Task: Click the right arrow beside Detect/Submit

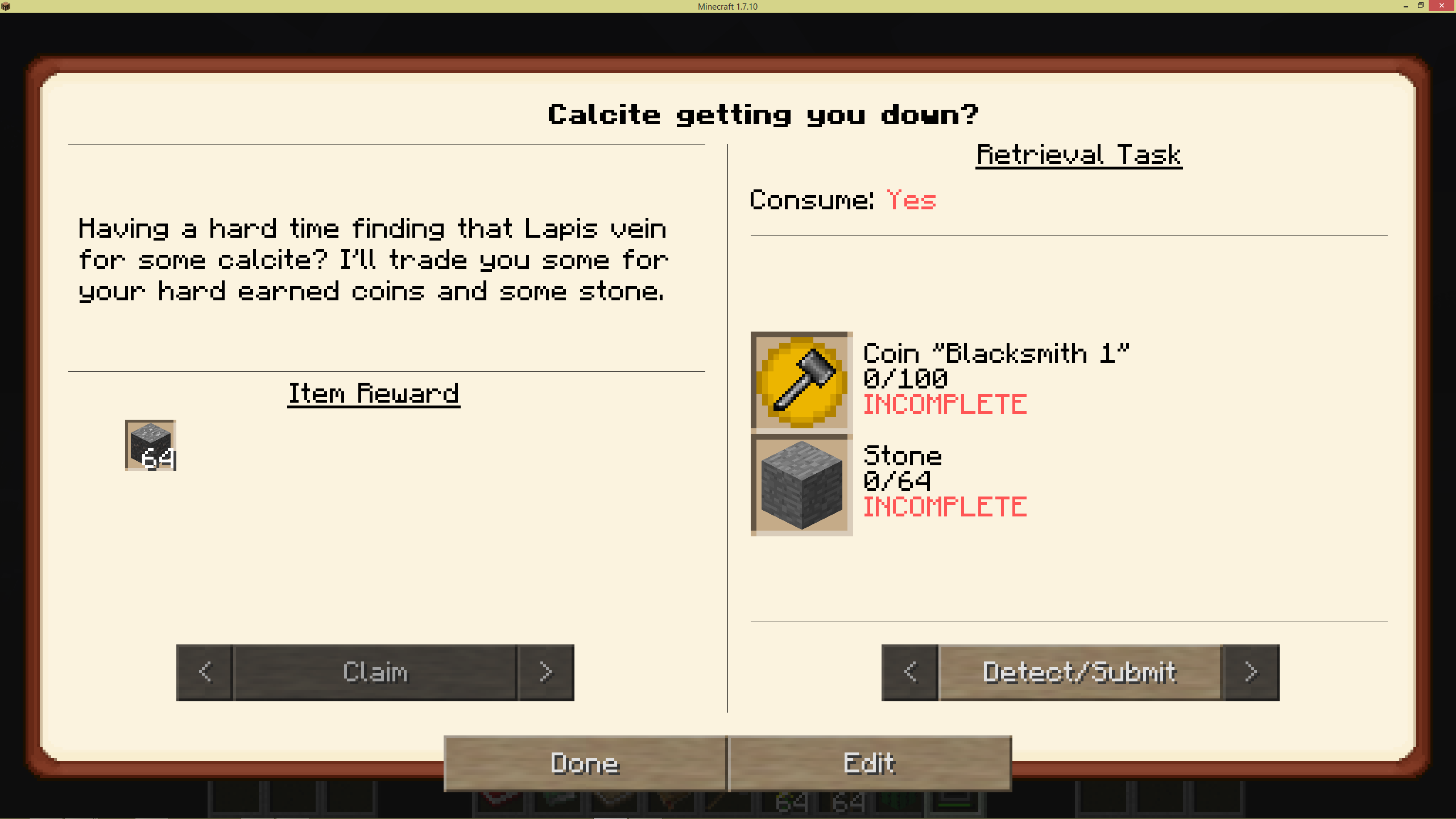Action: tap(1251, 672)
